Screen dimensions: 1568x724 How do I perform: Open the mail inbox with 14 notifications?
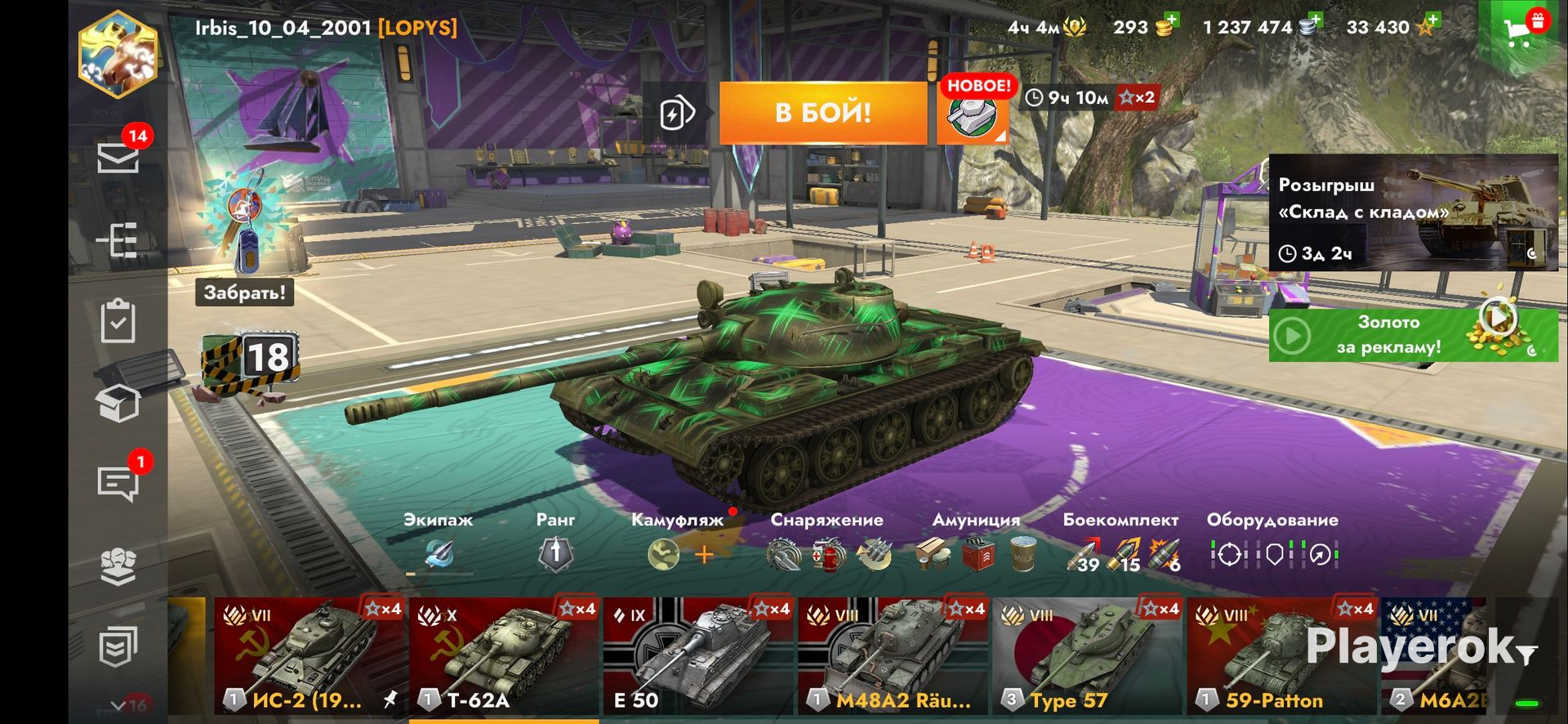(118, 157)
